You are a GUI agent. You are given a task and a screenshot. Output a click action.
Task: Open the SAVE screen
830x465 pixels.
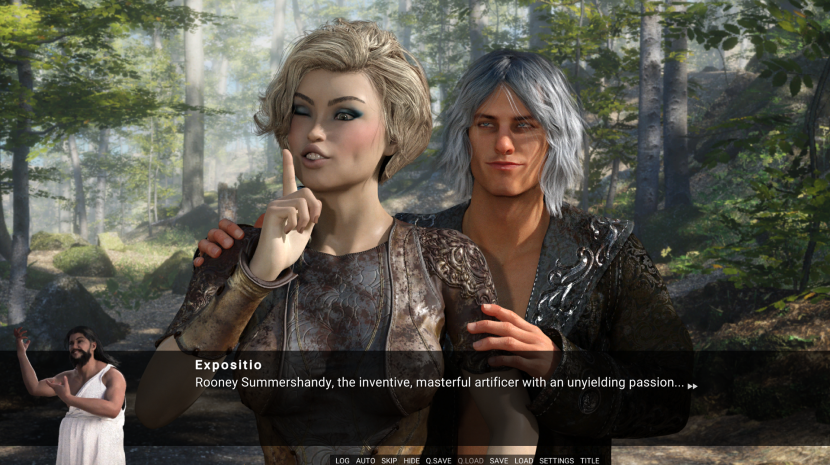(499, 461)
